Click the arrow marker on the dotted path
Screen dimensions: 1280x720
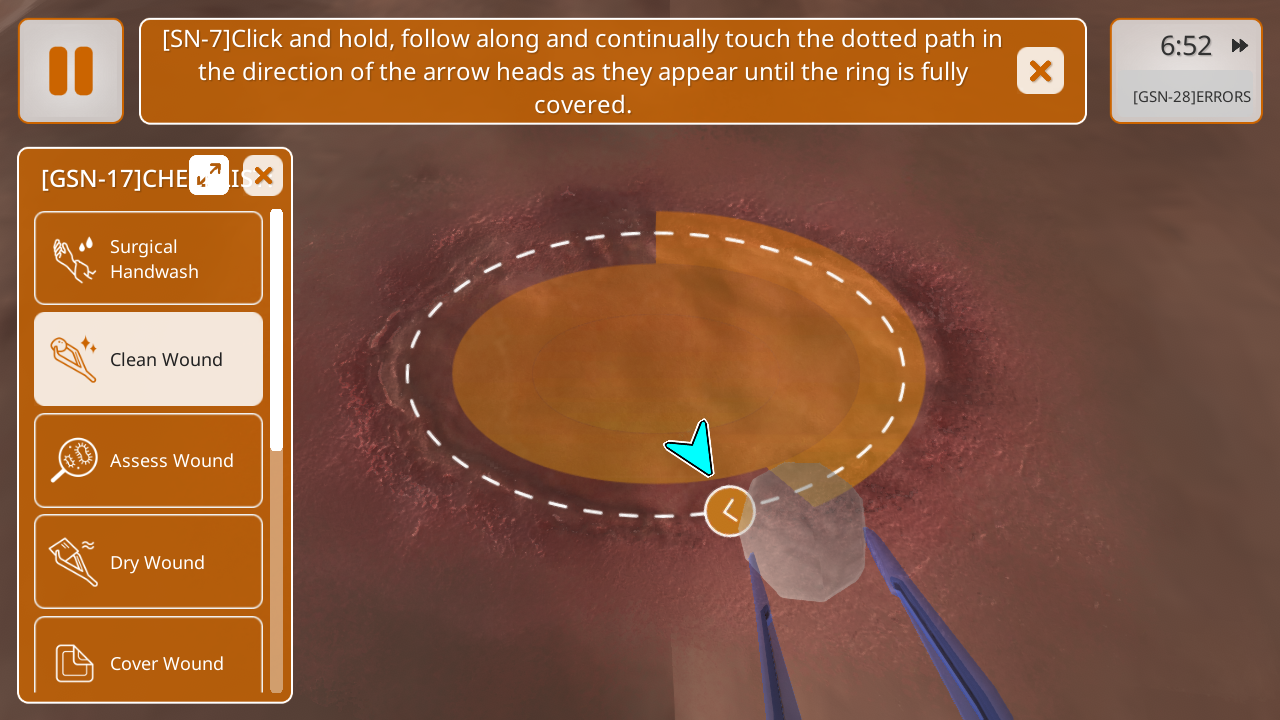(x=730, y=511)
